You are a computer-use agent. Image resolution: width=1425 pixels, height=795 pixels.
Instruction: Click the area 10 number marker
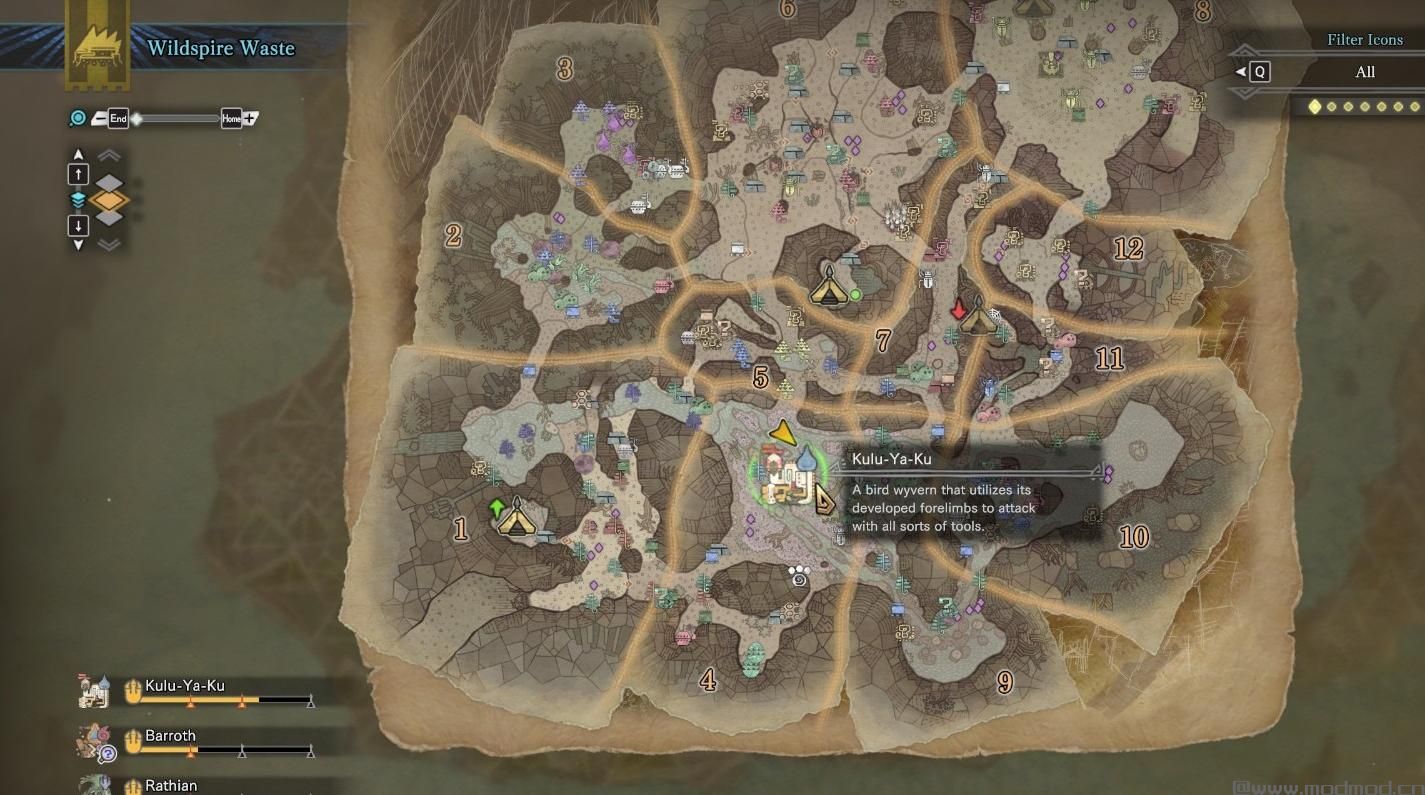pyautogui.click(x=1133, y=537)
